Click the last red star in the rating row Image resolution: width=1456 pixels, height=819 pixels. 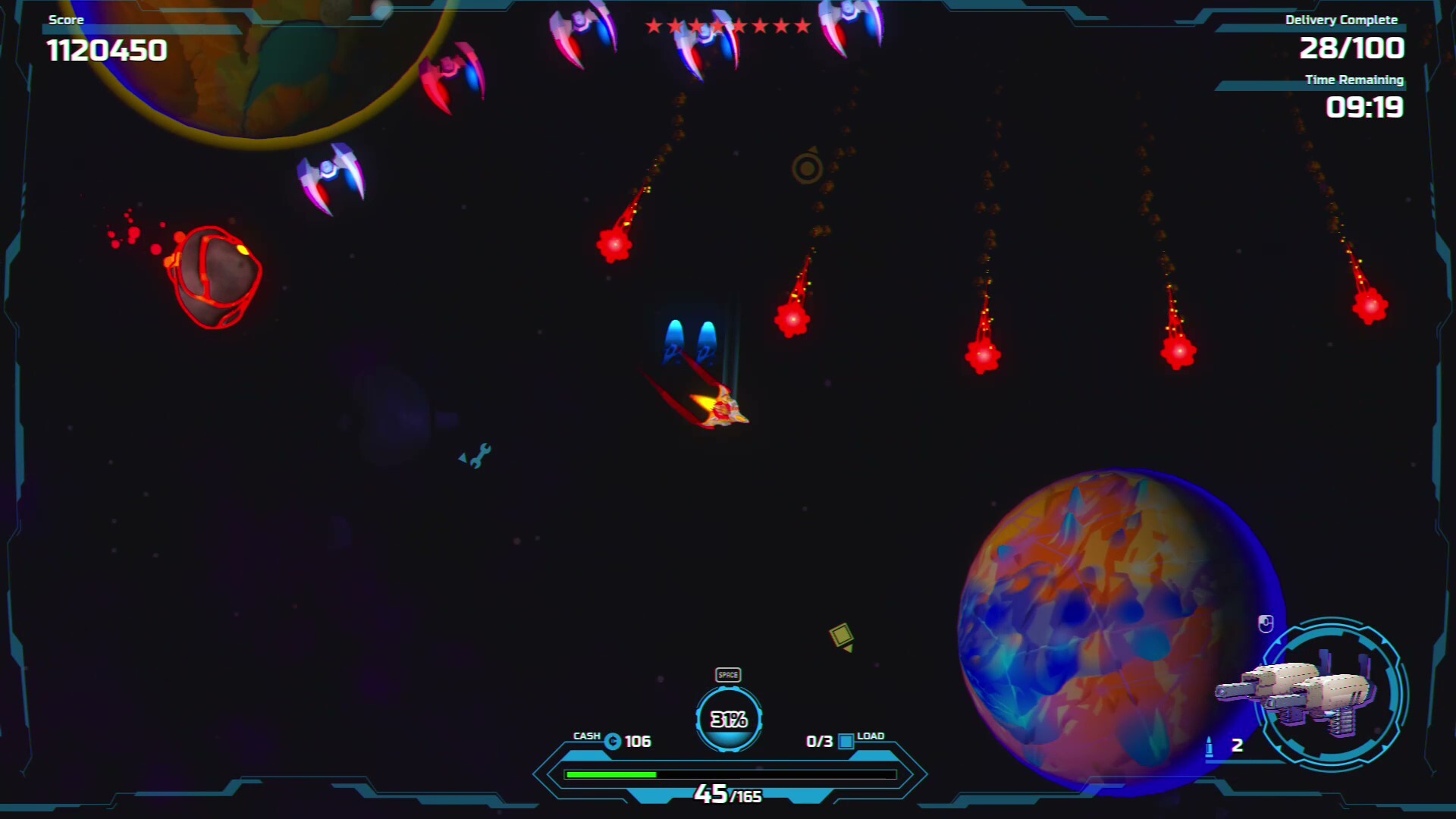pyautogui.click(x=802, y=24)
